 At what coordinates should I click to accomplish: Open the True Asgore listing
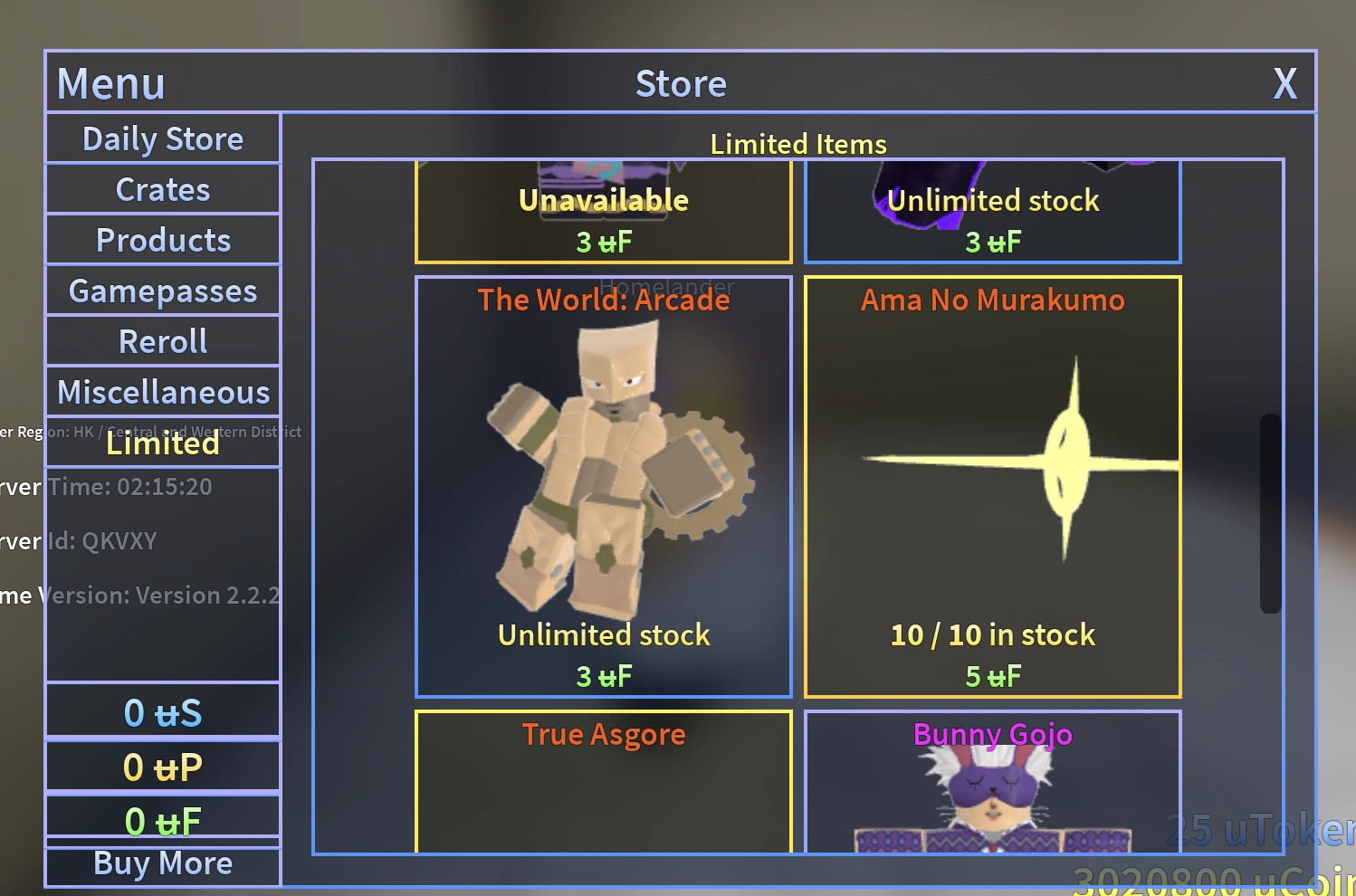[x=603, y=778]
